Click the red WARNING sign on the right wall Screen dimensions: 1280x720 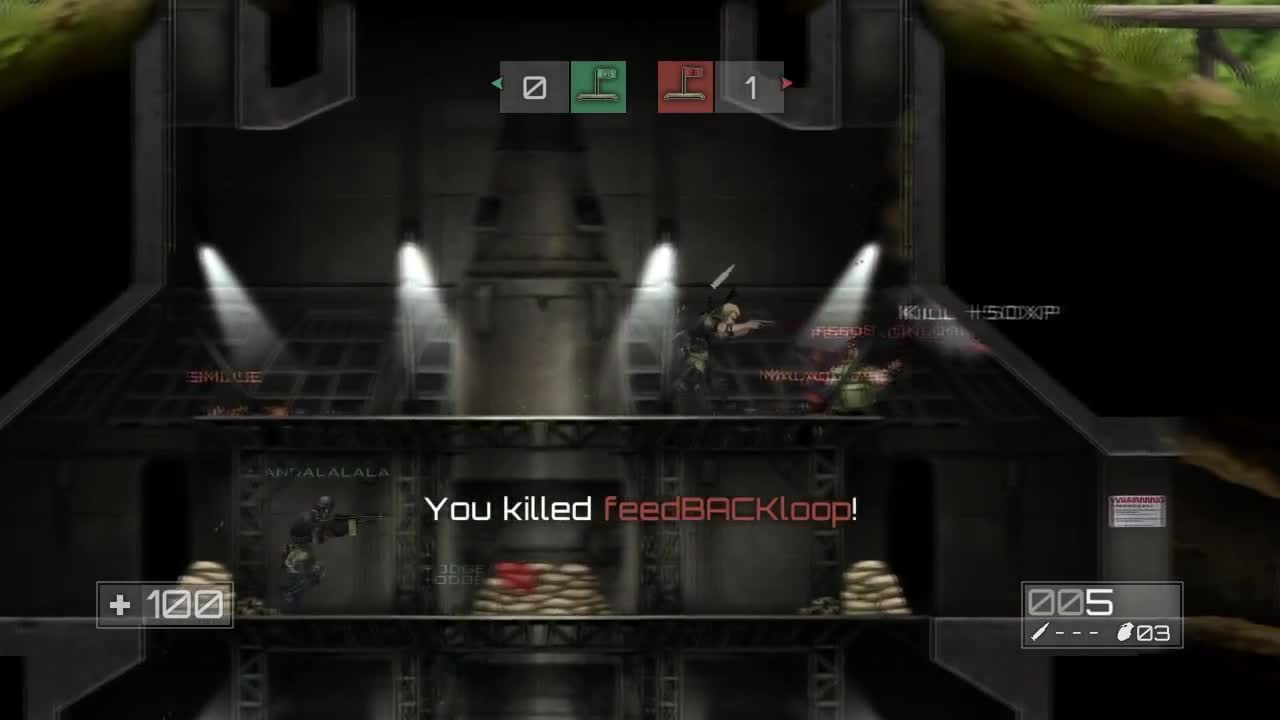(x=1135, y=513)
